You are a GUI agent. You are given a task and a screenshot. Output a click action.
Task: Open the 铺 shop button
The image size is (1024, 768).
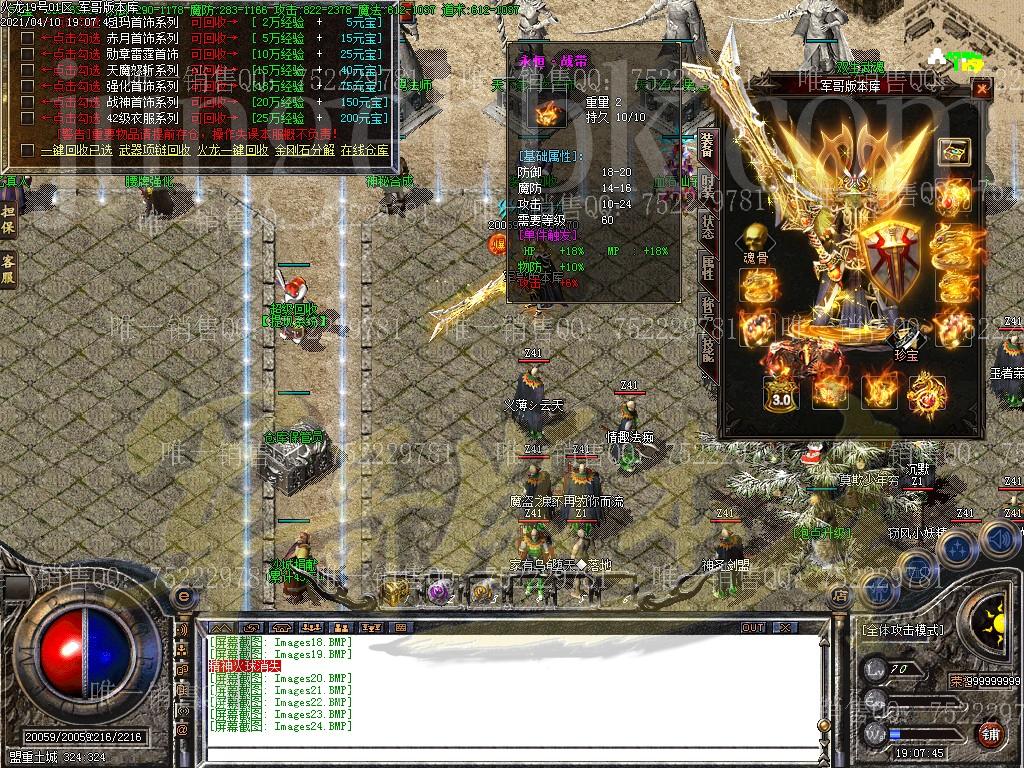(x=990, y=733)
